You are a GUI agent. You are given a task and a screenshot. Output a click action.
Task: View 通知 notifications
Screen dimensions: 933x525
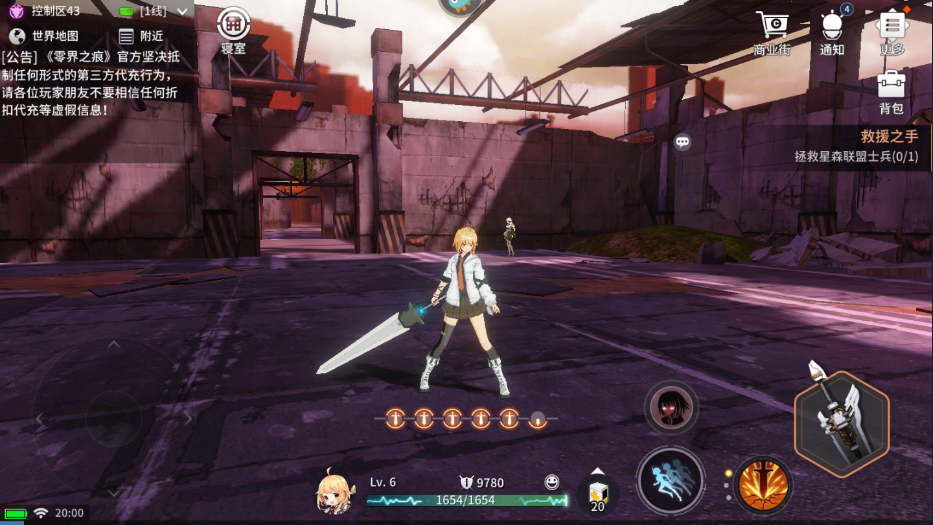click(832, 33)
